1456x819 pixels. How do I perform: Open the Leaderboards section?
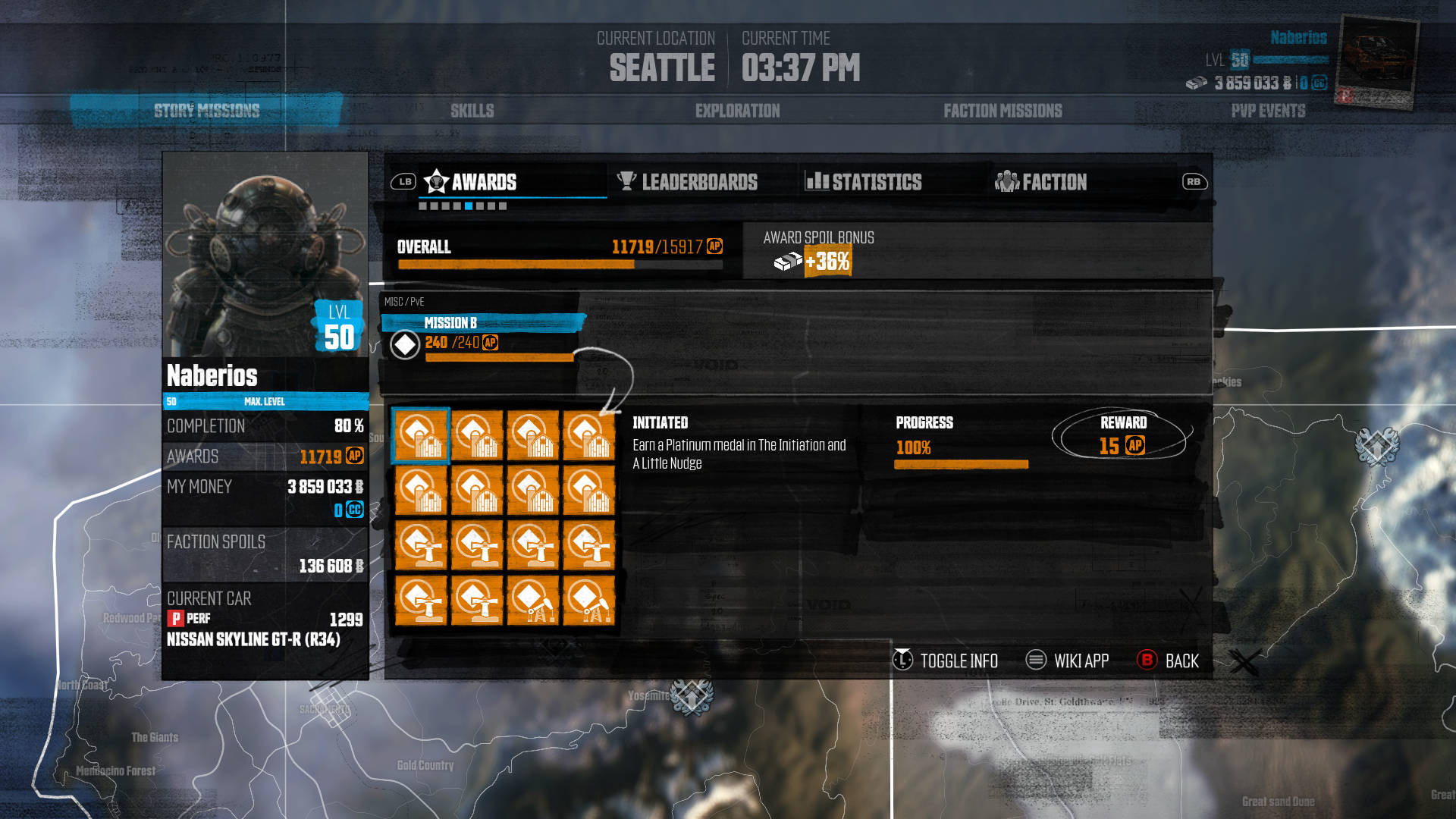pos(698,182)
